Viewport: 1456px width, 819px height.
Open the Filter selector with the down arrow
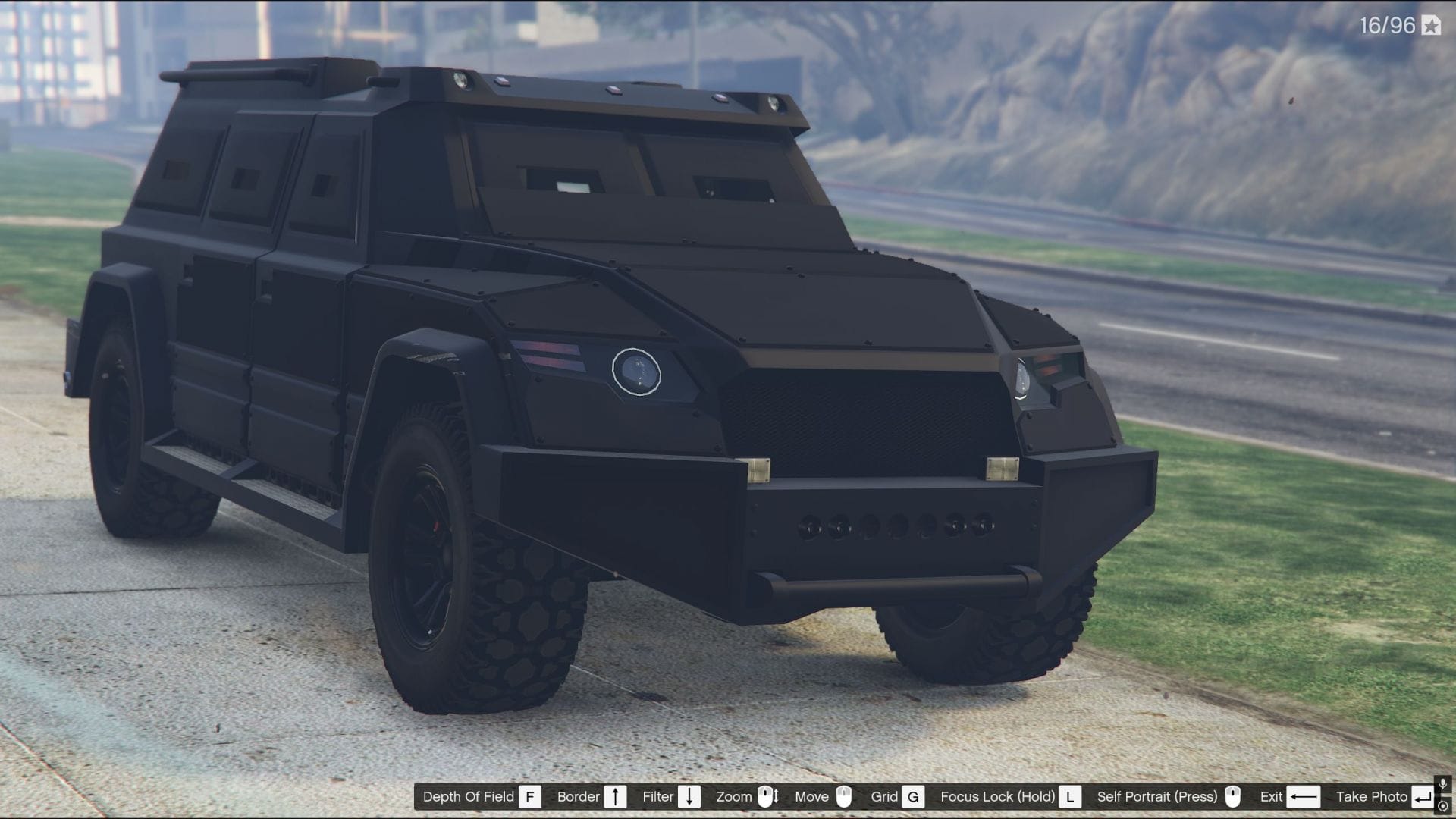click(689, 796)
